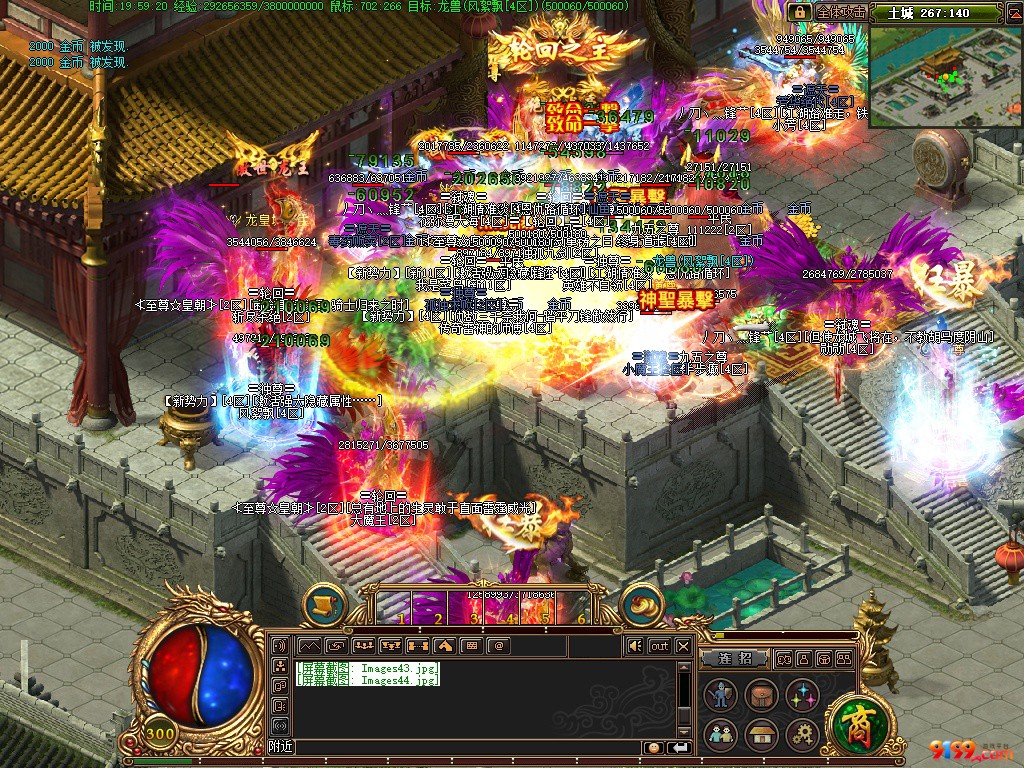Open the character warrior icon
1024x768 pixels.
pos(719,695)
